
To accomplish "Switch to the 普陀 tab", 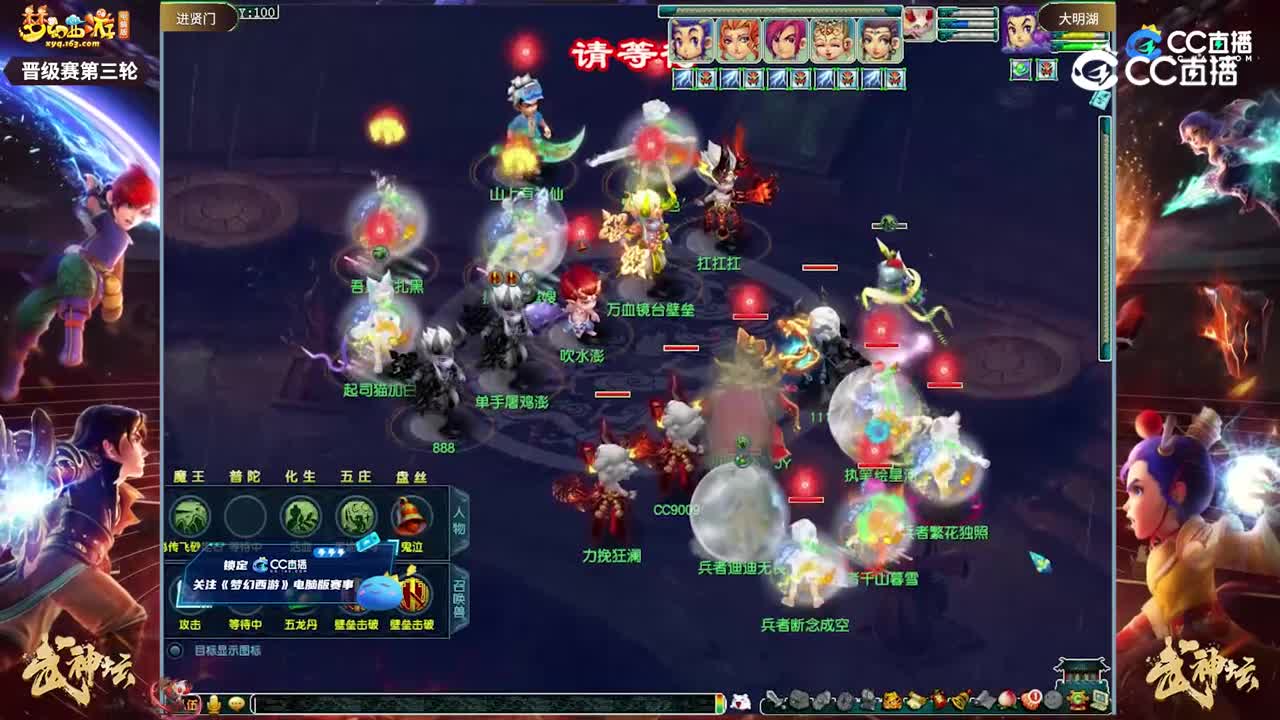I will (x=242, y=475).
